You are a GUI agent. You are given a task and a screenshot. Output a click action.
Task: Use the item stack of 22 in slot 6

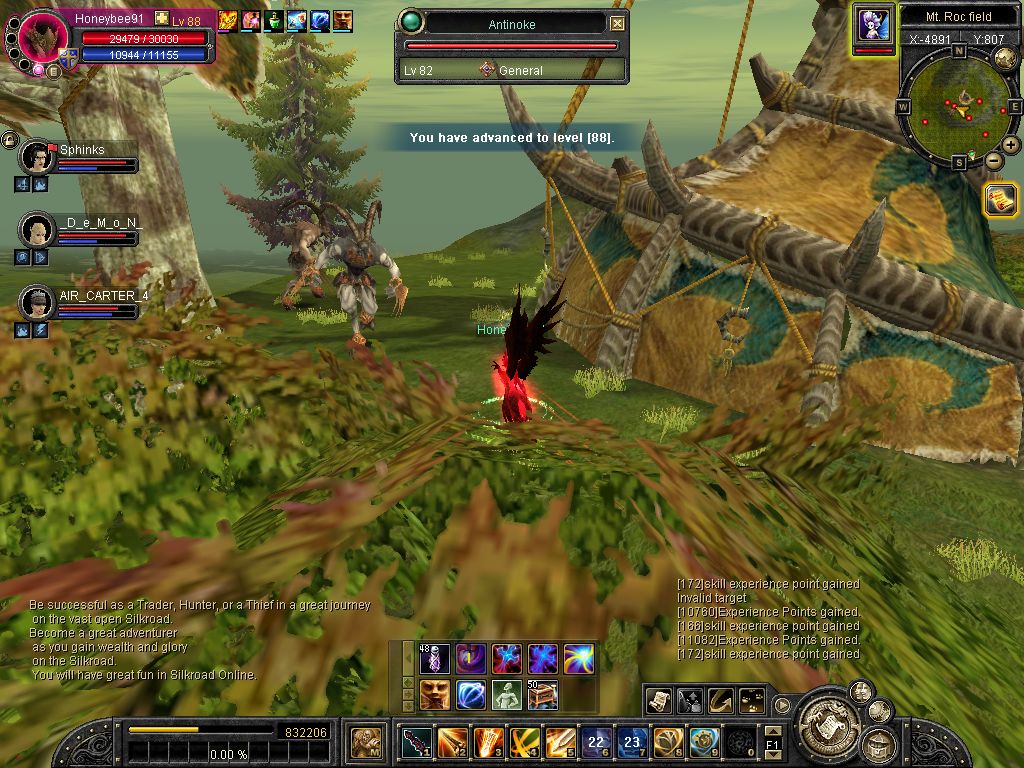tap(597, 743)
